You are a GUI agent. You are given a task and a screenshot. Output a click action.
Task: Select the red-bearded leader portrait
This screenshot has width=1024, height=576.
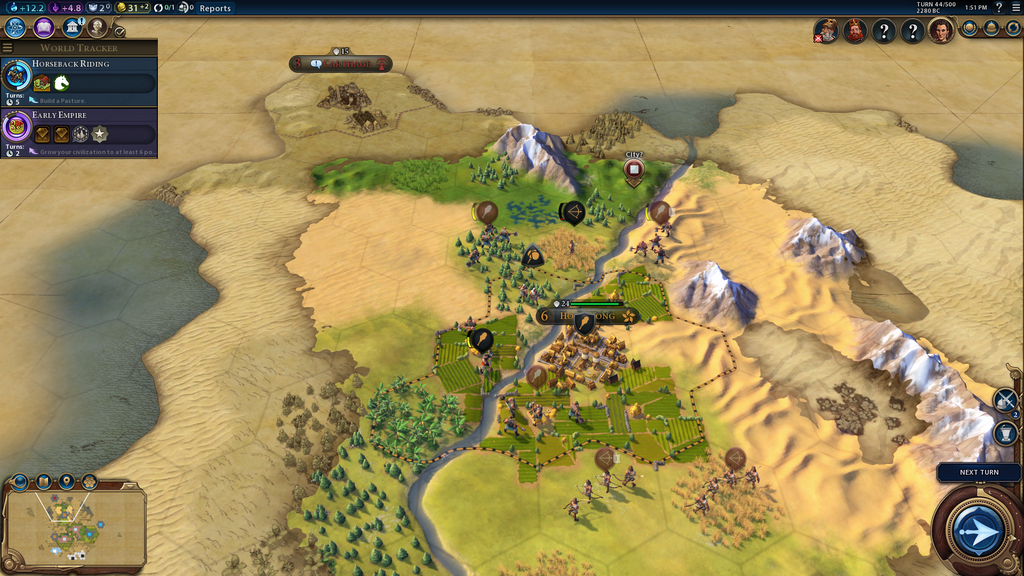(855, 31)
